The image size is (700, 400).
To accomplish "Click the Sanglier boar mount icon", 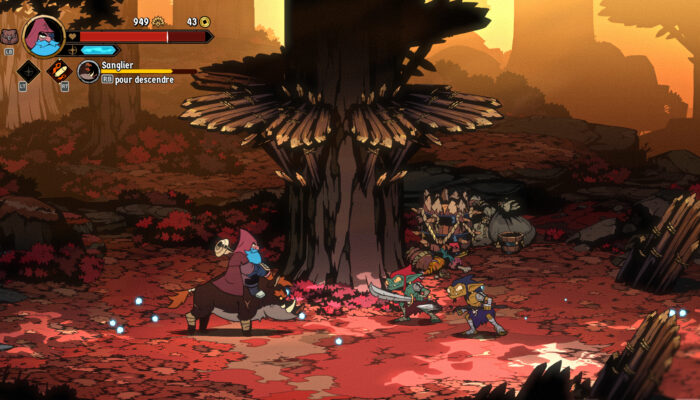I will pos(88,72).
